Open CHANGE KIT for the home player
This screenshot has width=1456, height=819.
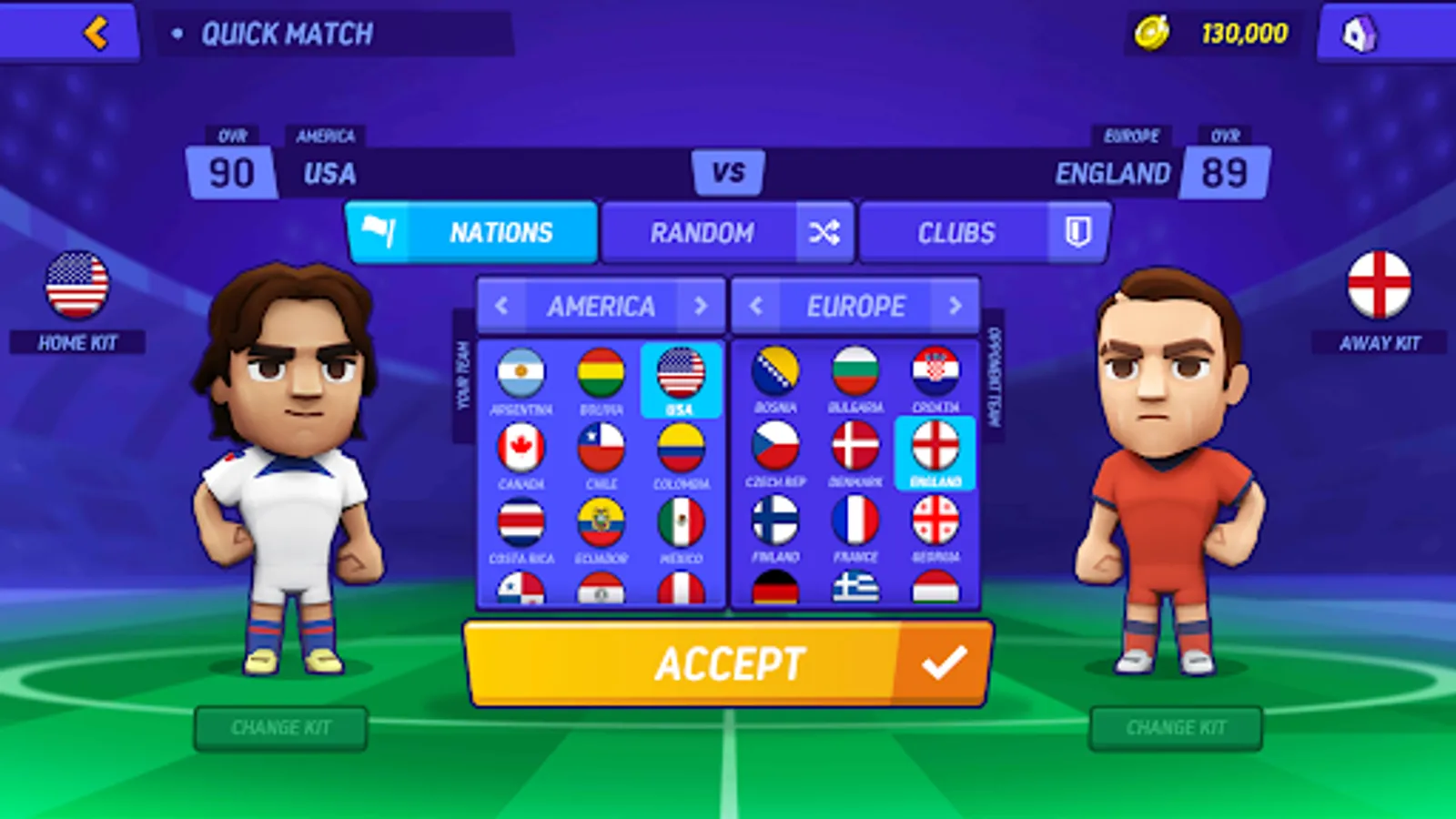click(x=280, y=727)
